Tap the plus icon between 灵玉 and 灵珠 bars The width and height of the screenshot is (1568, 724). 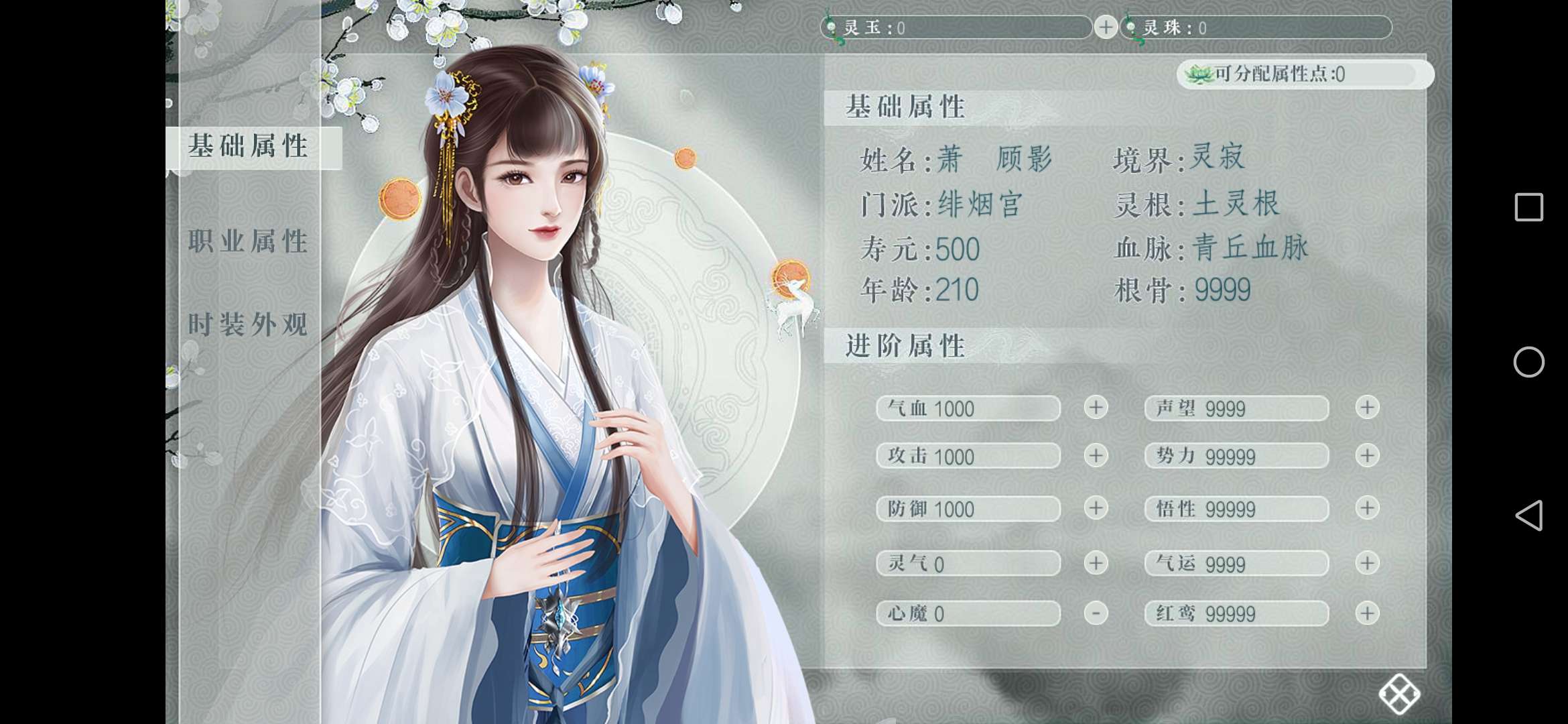pos(1106,27)
